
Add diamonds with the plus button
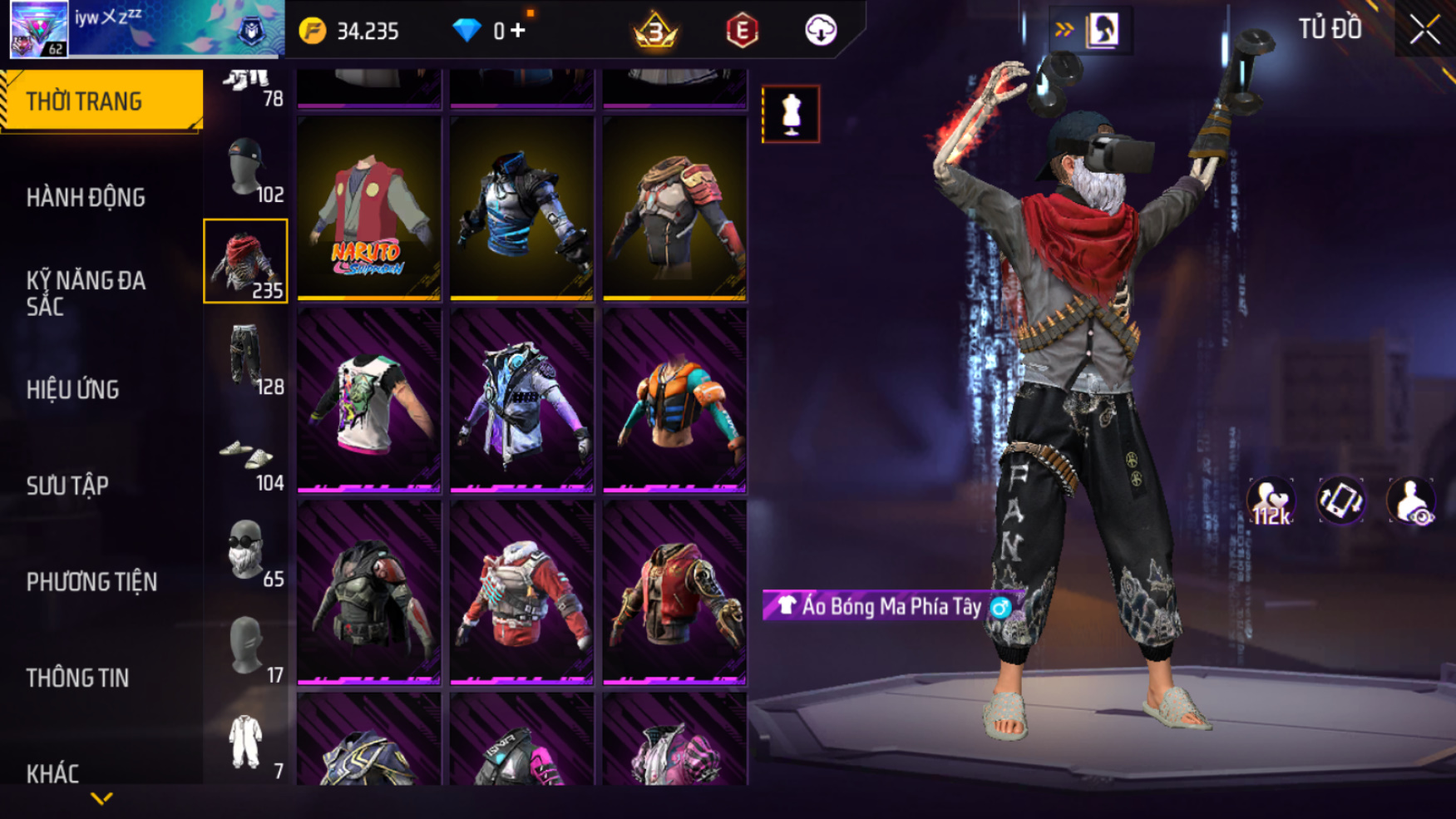click(518, 31)
